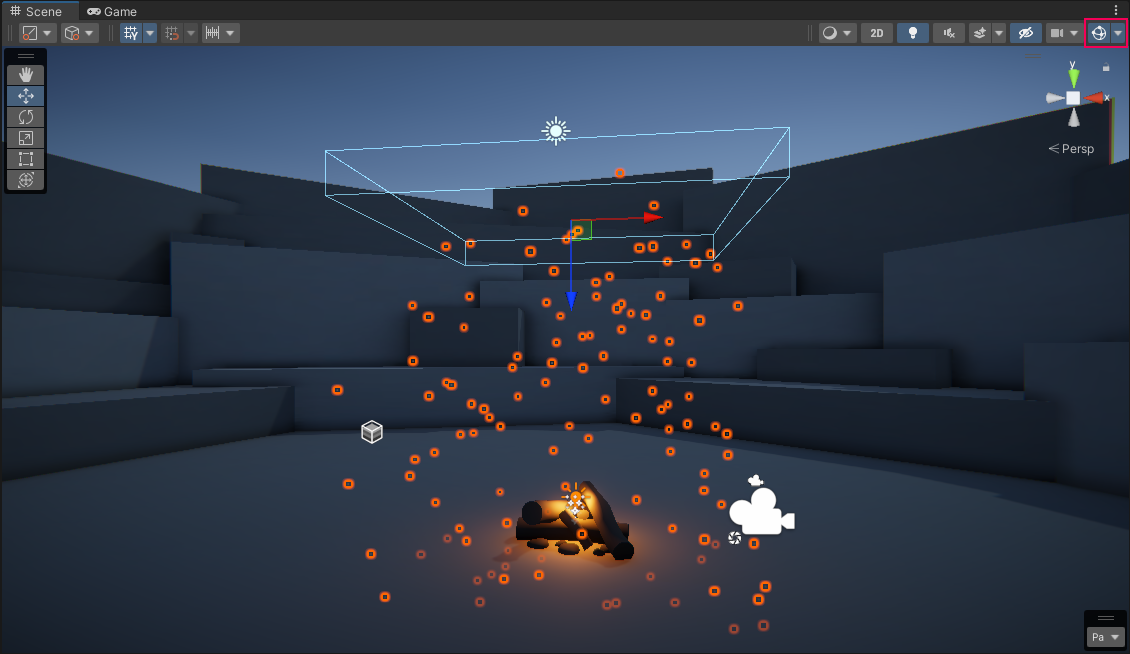
Task: Enable the rect transform tool
Action: point(26,158)
